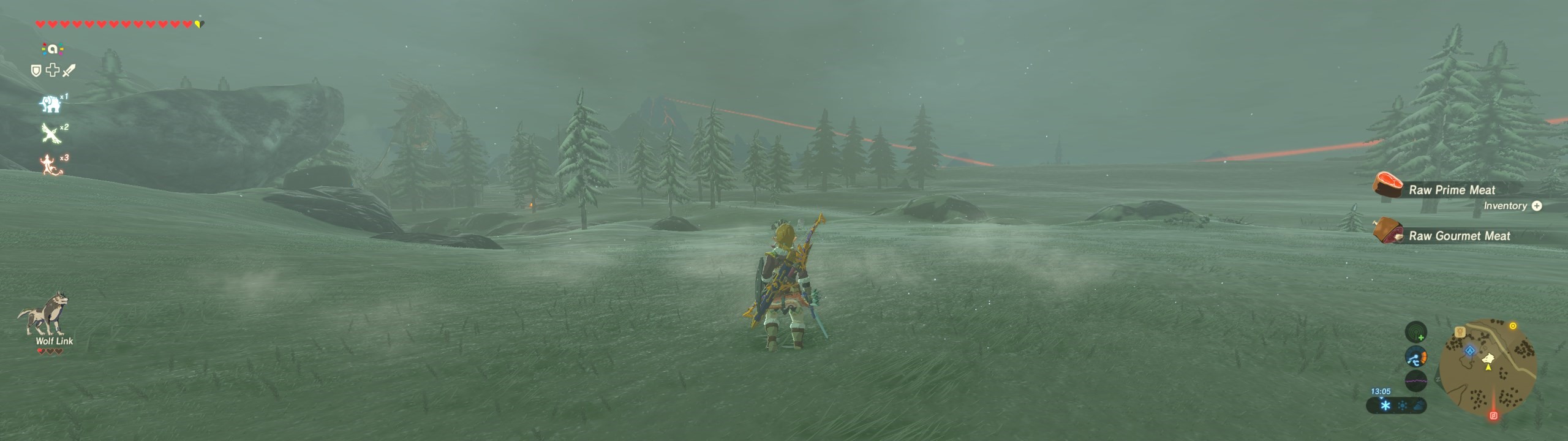Select the Raw Gourmet Meat pickup entry
The height and width of the screenshot is (441, 1568).
click(1459, 236)
